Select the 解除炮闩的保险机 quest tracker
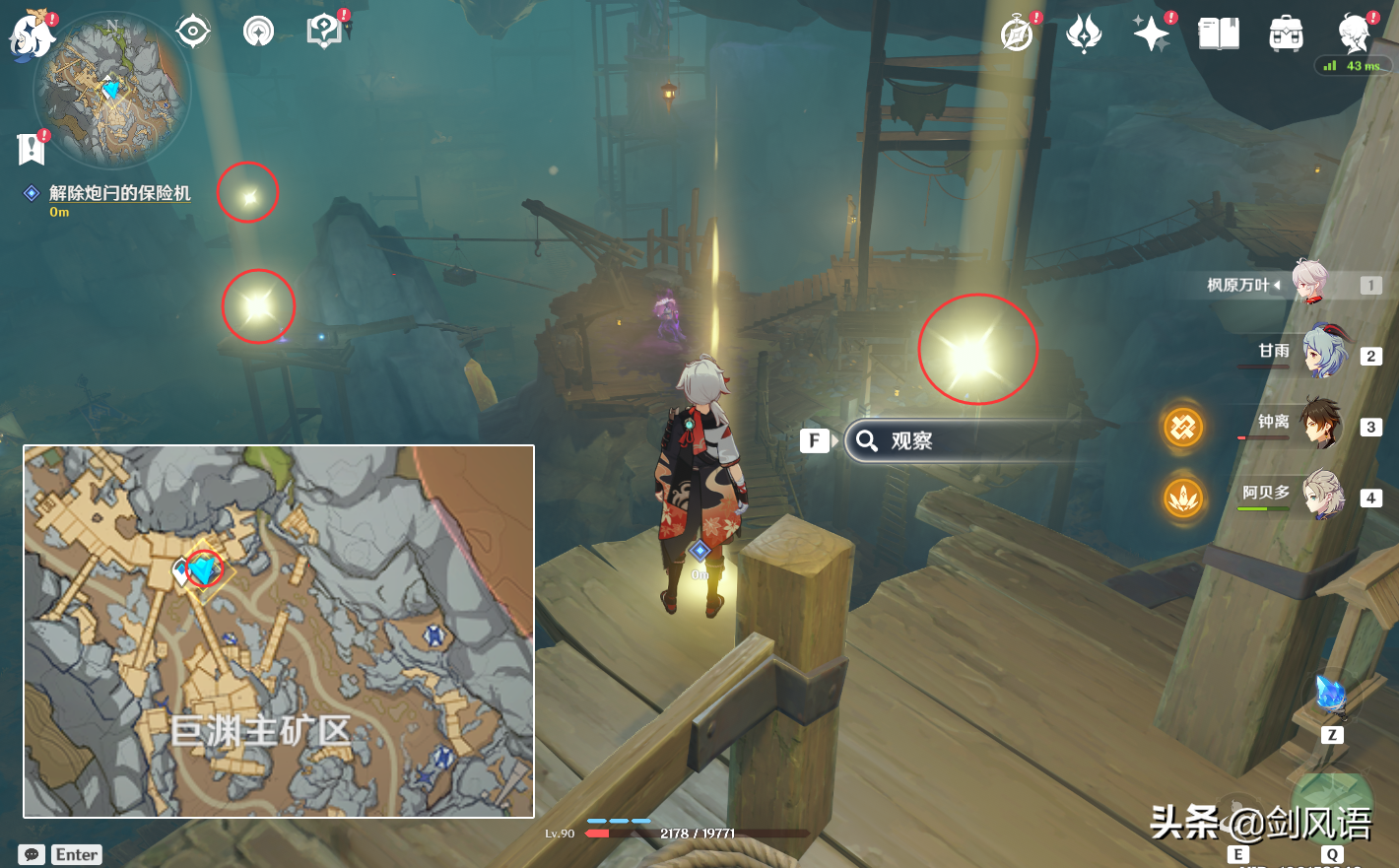 pyautogui.click(x=118, y=194)
